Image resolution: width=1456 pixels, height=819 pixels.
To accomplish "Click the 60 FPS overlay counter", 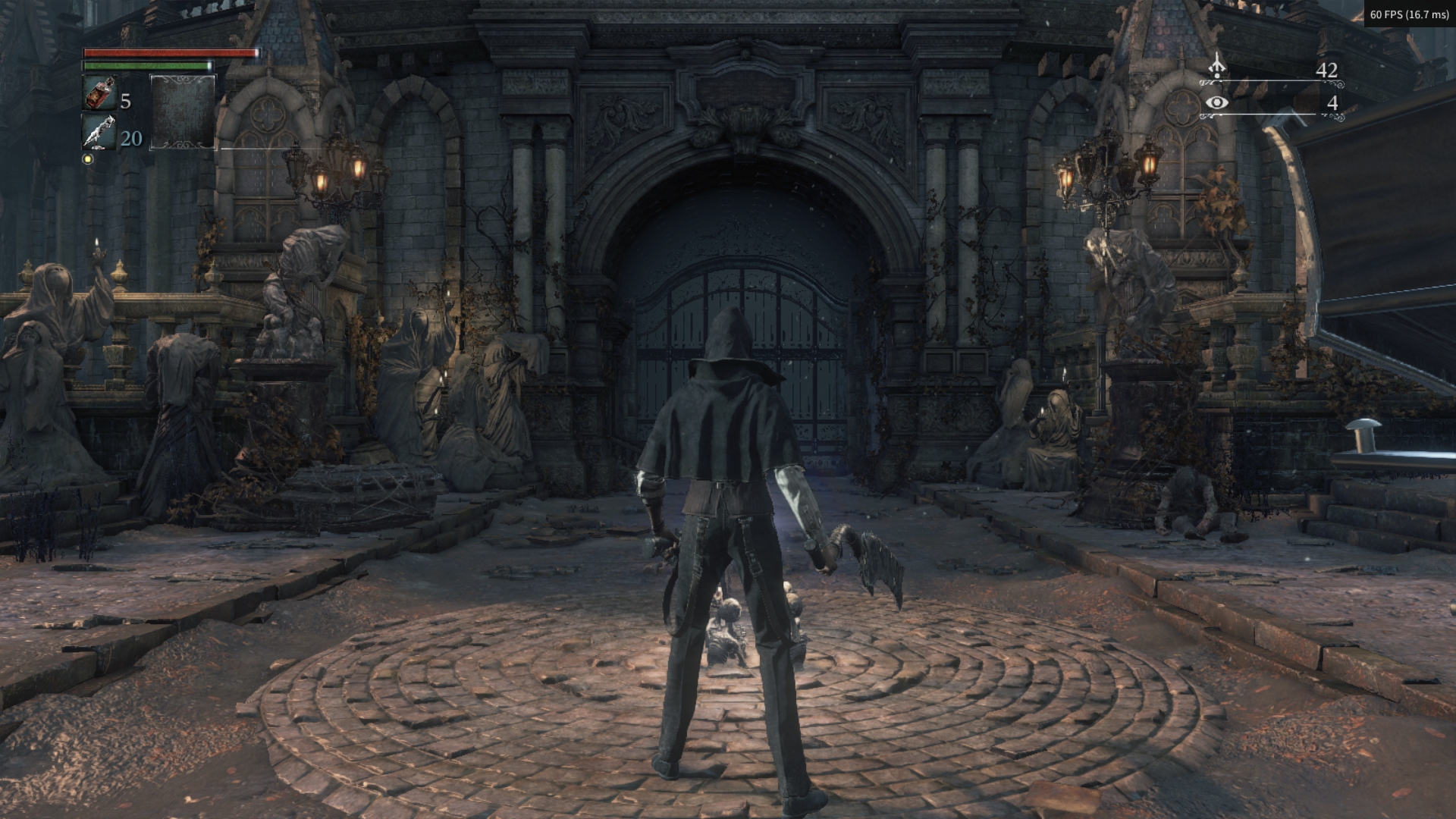I will (1409, 14).
